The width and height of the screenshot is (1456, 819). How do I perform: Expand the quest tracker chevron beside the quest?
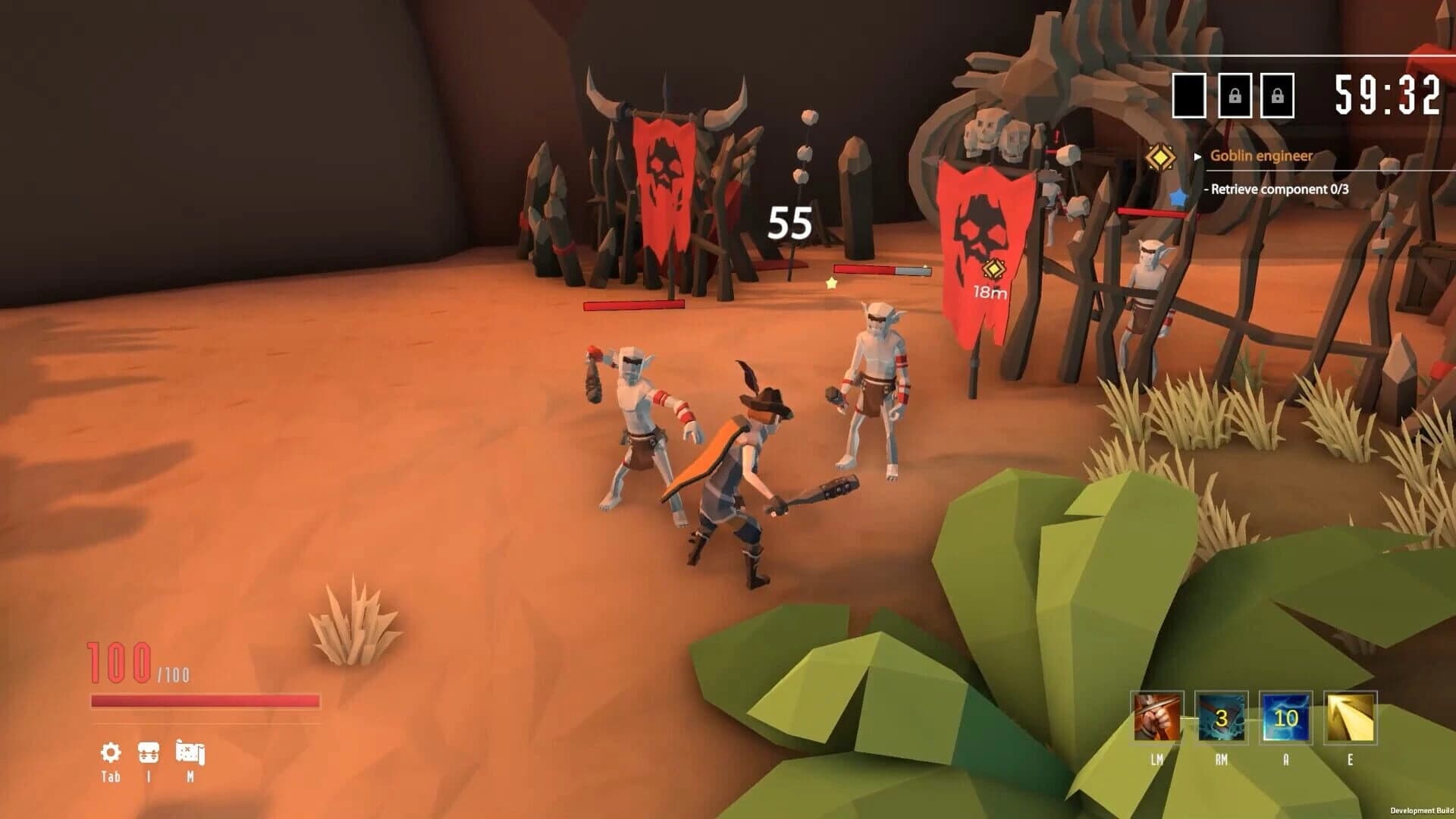coord(1199,156)
